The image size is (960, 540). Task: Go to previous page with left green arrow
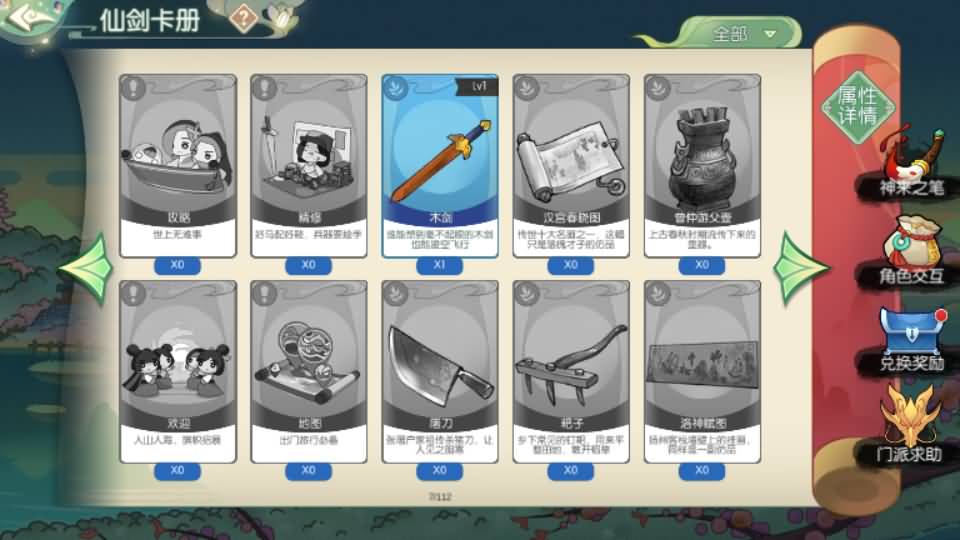coord(86,268)
